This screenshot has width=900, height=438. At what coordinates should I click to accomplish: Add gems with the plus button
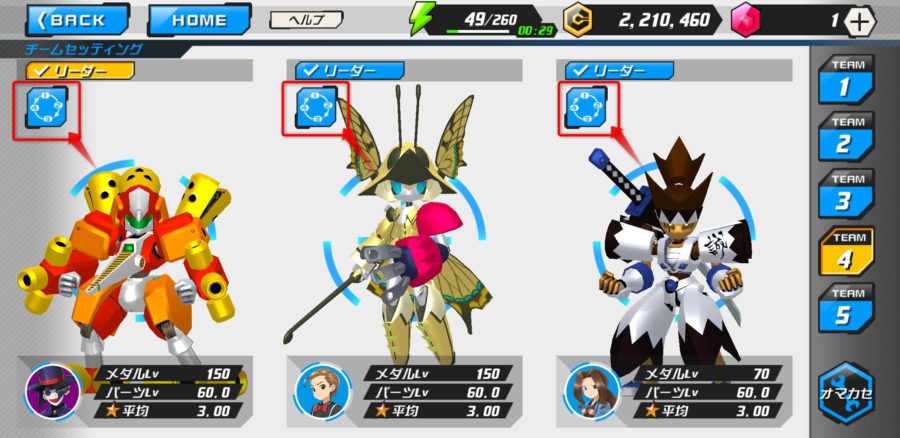click(860, 20)
